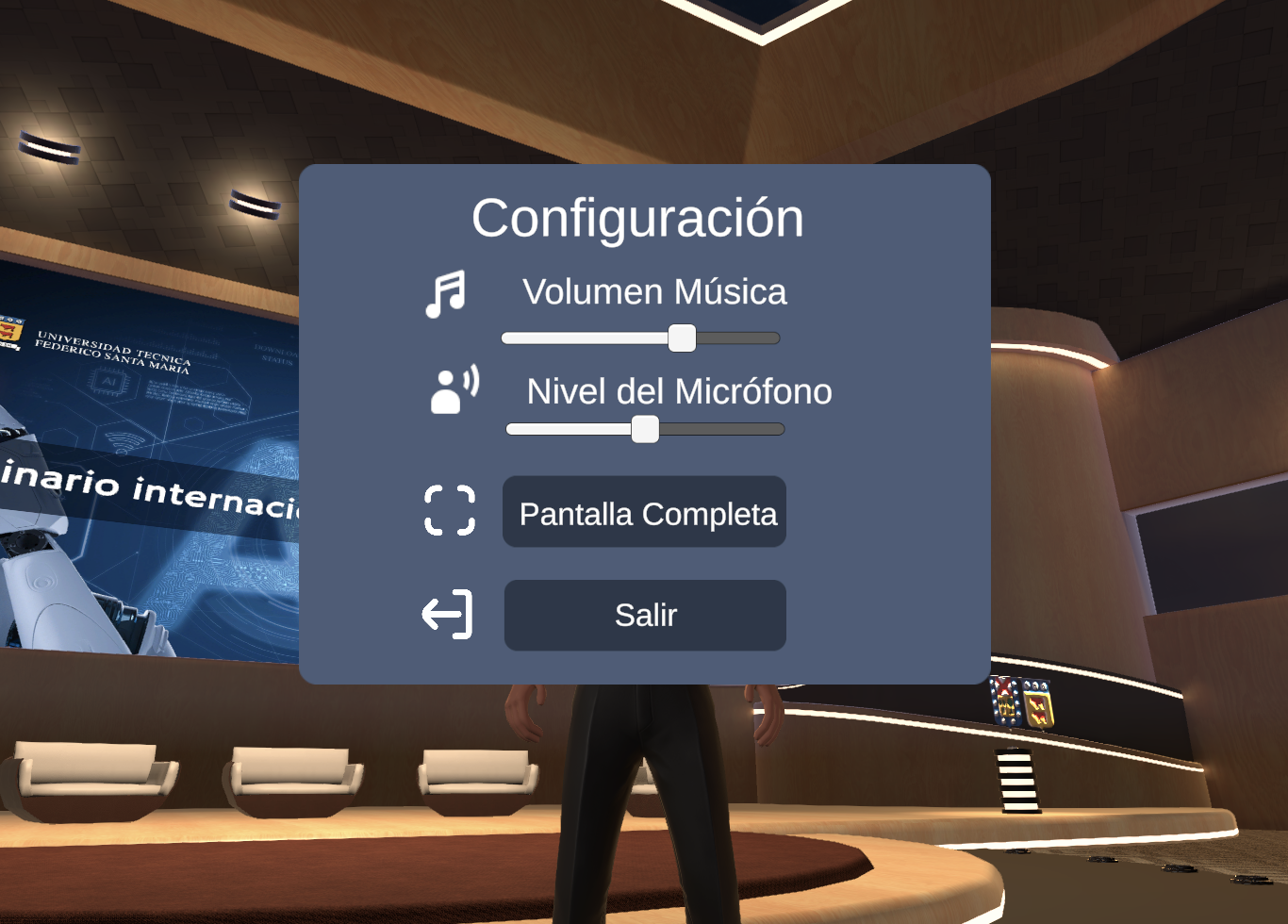The height and width of the screenshot is (924, 1288).
Task: Click the Volumen Música text label
Action: pos(654,292)
